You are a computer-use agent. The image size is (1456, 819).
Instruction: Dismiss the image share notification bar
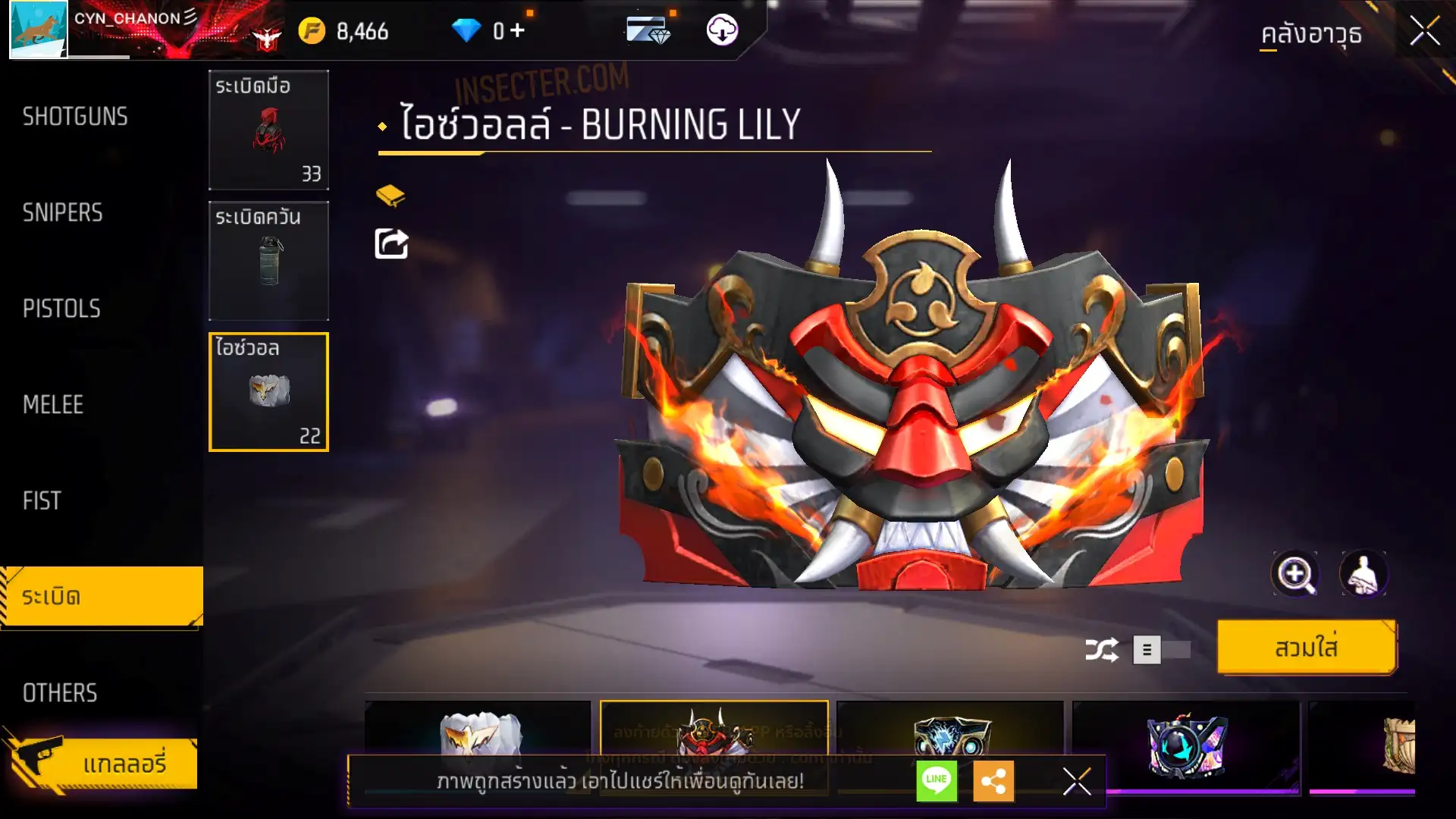tap(1076, 781)
